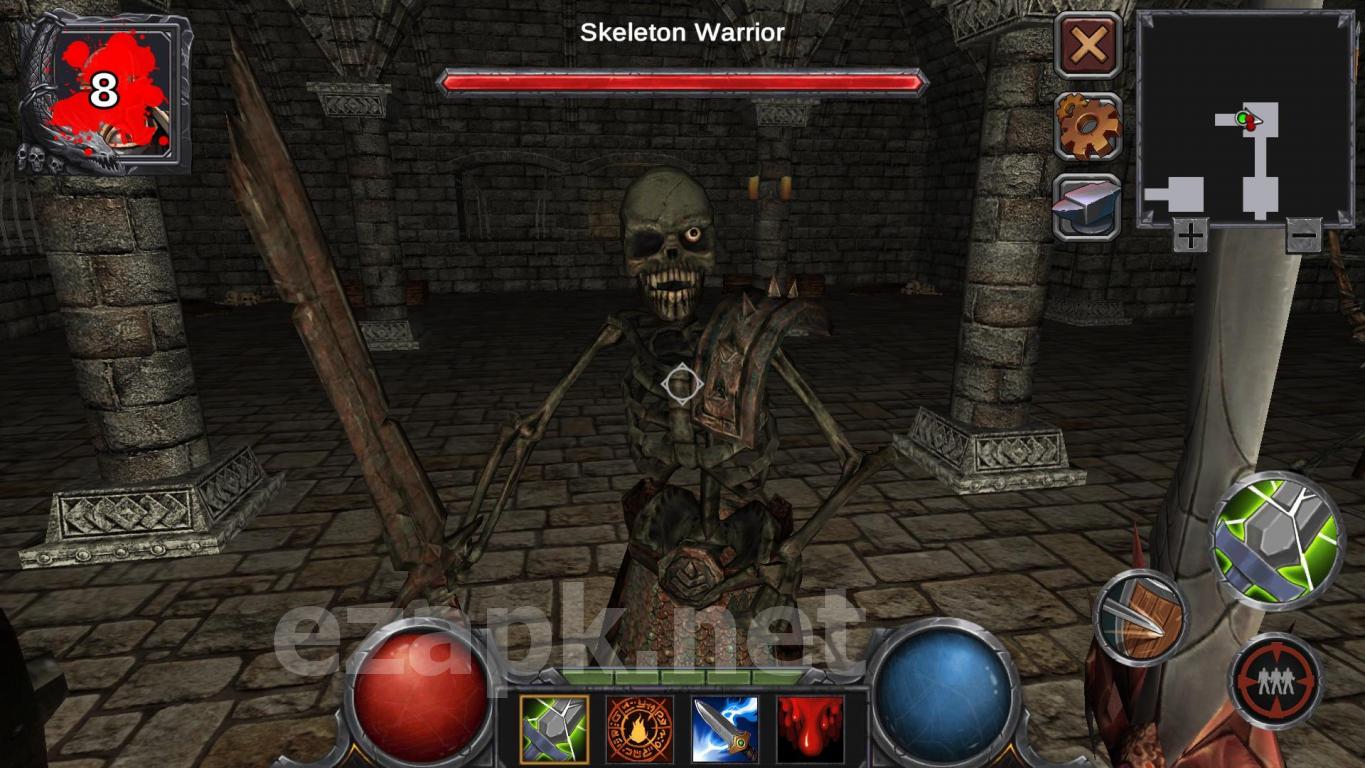This screenshot has width=1365, height=768.
Task: Activate the fire rune circle skill
Action: [x=639, y=729]
